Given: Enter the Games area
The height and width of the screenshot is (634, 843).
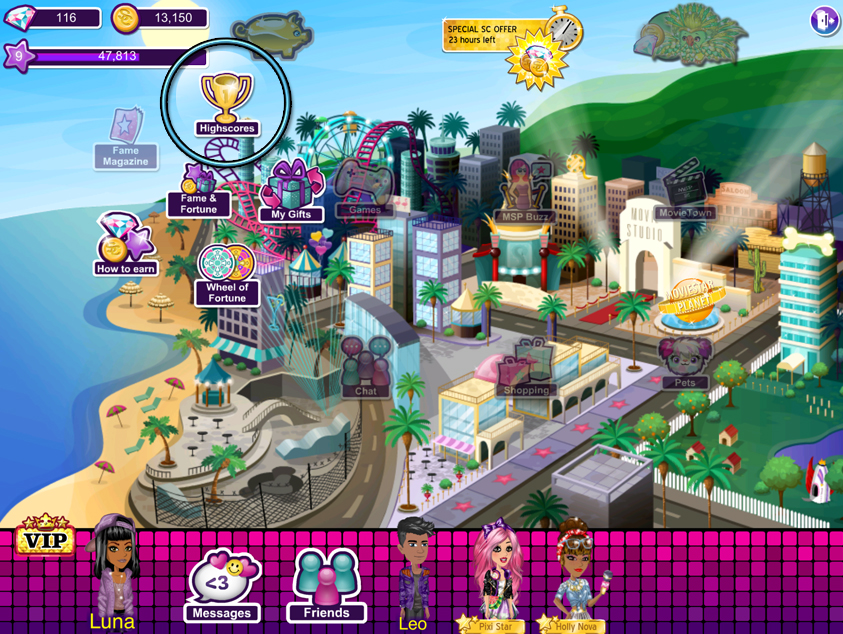Looking at the screenshot, I should tap(363, 187).
